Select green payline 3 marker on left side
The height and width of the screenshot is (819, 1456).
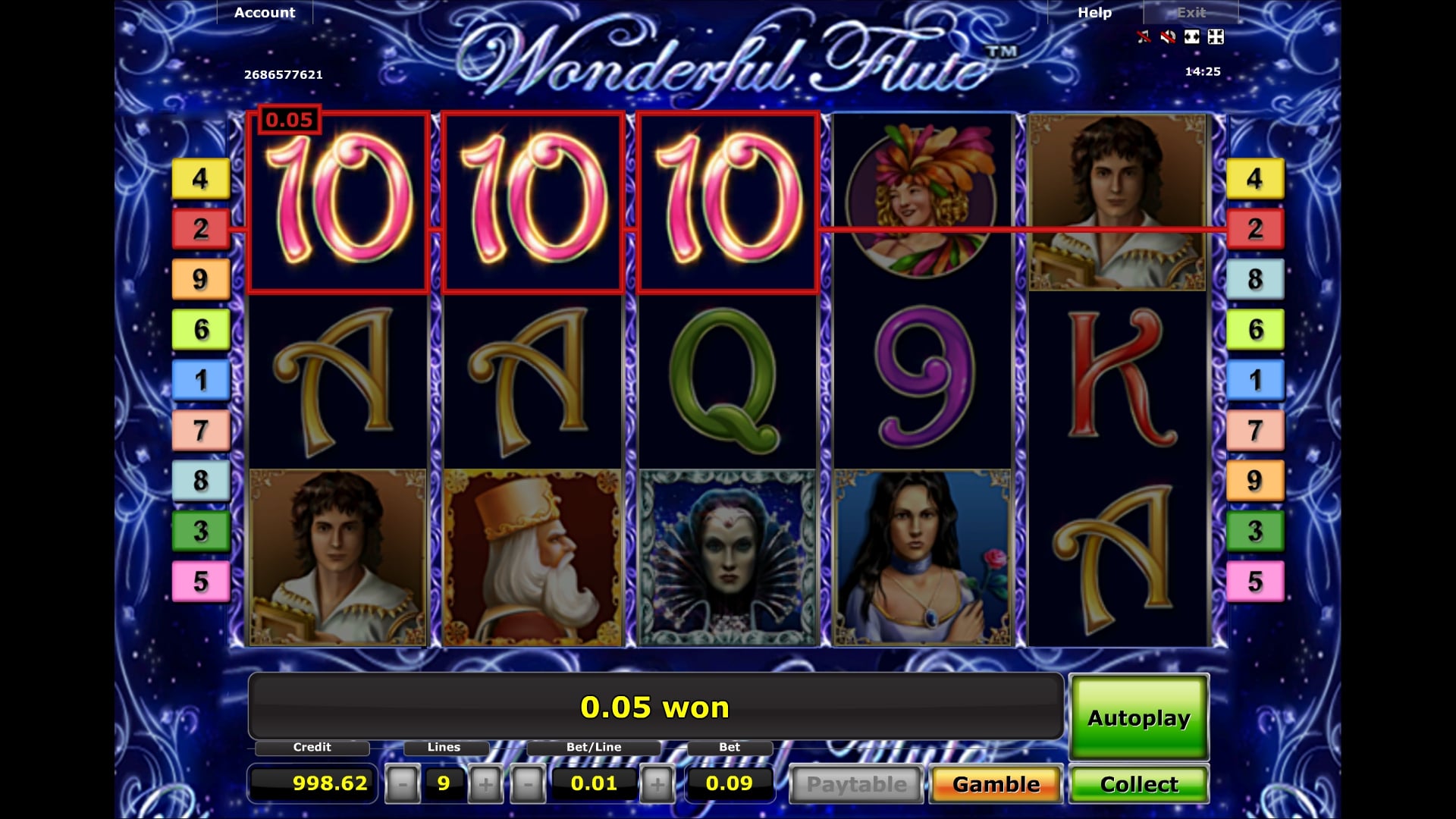pos(200,531)
